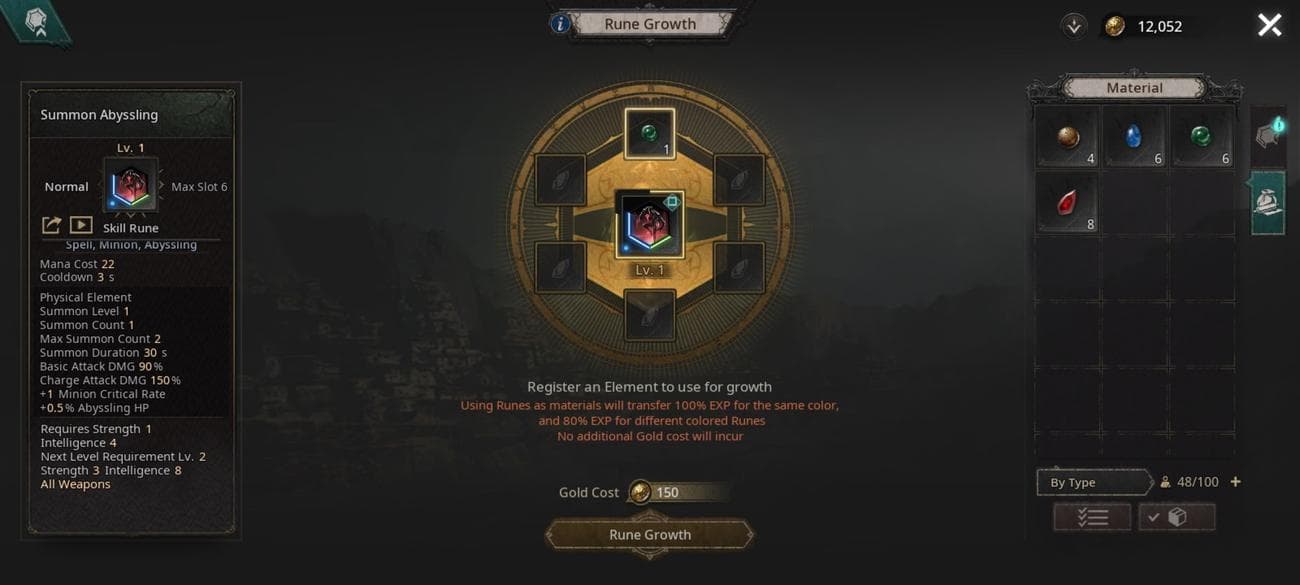Pick the green orb in Material list
Screen dimensions: 1300x585
[1201, 137]
